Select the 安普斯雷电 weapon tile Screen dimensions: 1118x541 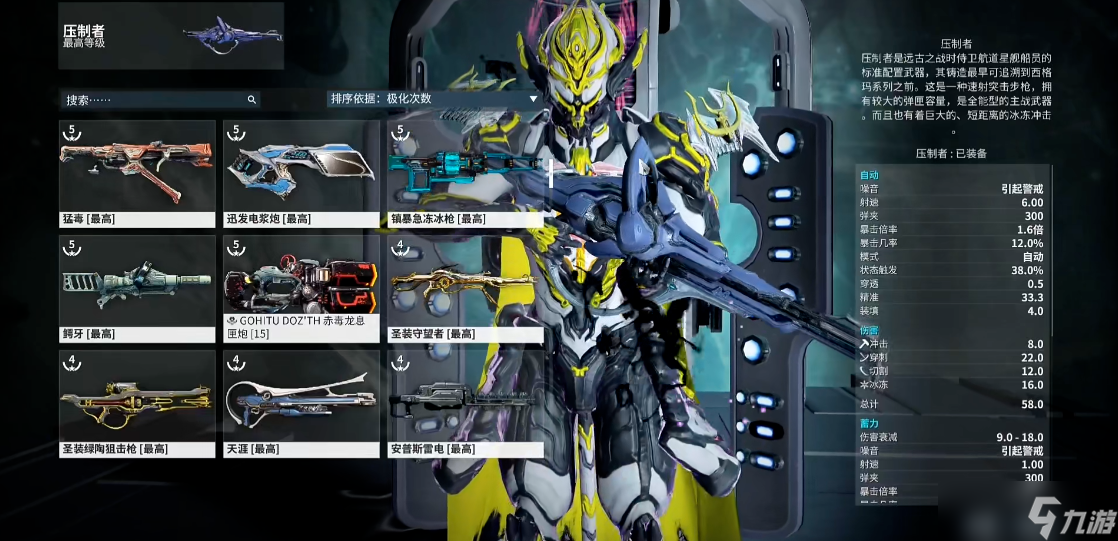pyautogui.click(x=465, y=403)
